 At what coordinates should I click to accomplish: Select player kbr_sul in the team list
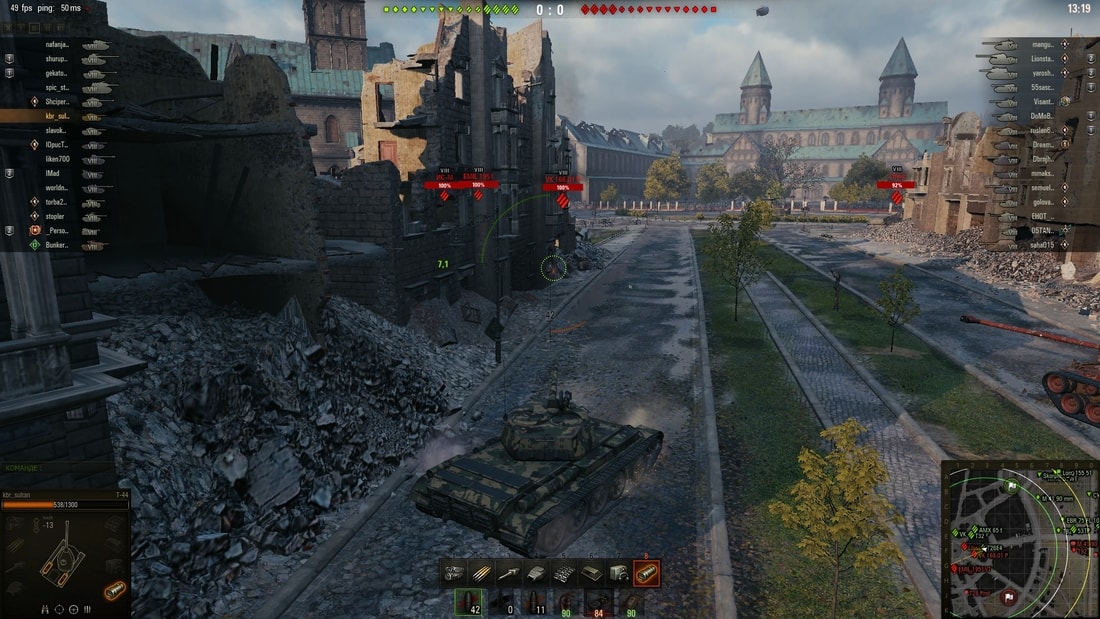(x=57, y=116)
